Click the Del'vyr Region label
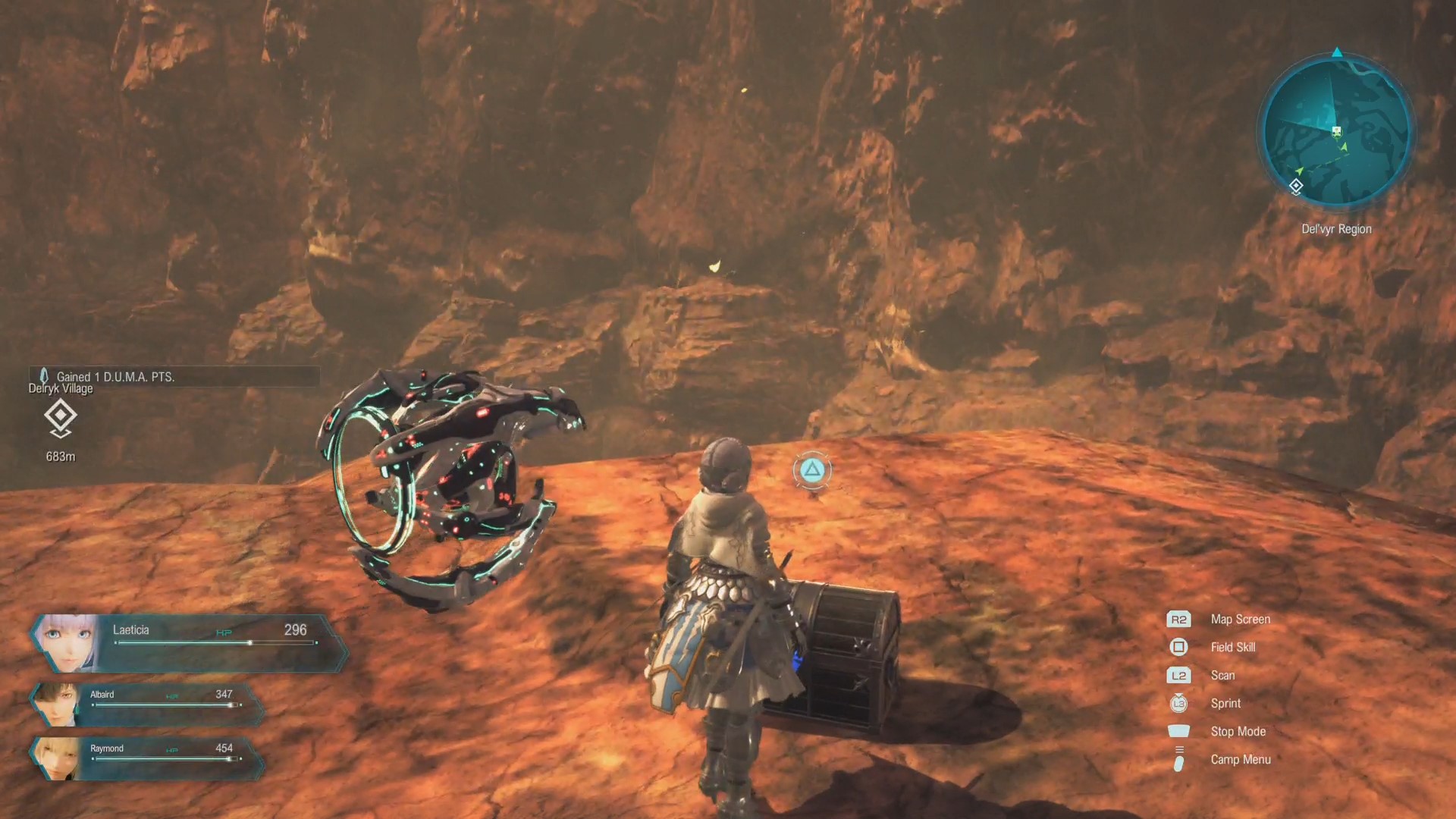 point(1336,228)
